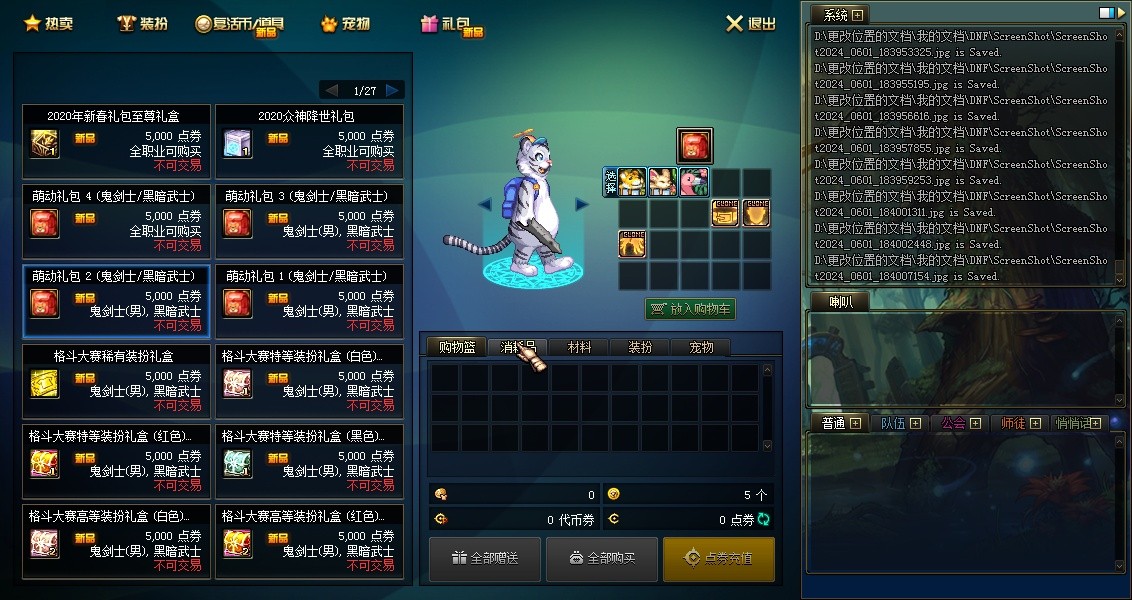The image size is (1132, 600).
Task: Select 2020年新春礼包至尊礼盒 item
Action: click(x=116, y=140)
